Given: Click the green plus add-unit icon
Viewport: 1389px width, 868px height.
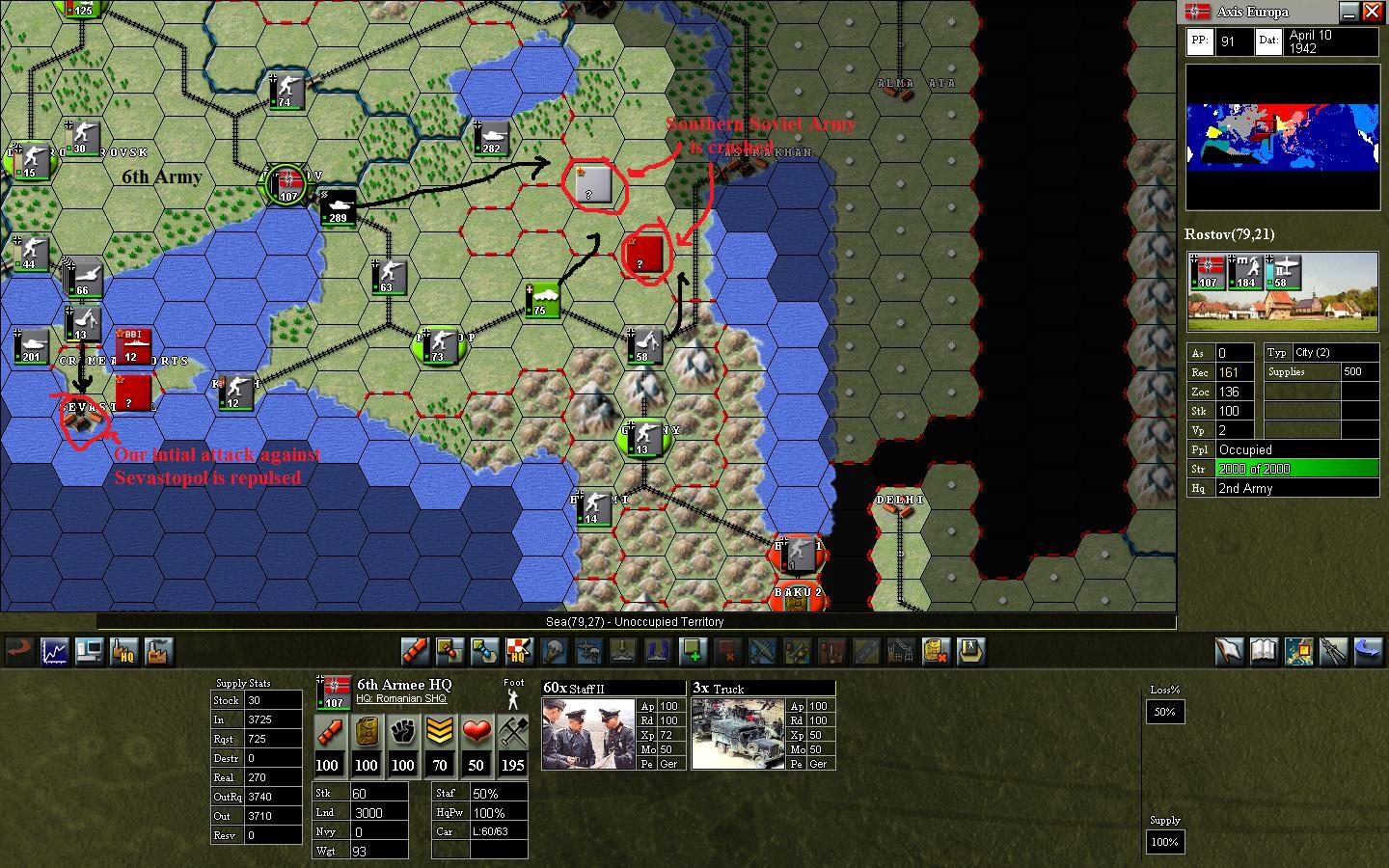Looking at the screenshot, I should click(x=694, y=651).
